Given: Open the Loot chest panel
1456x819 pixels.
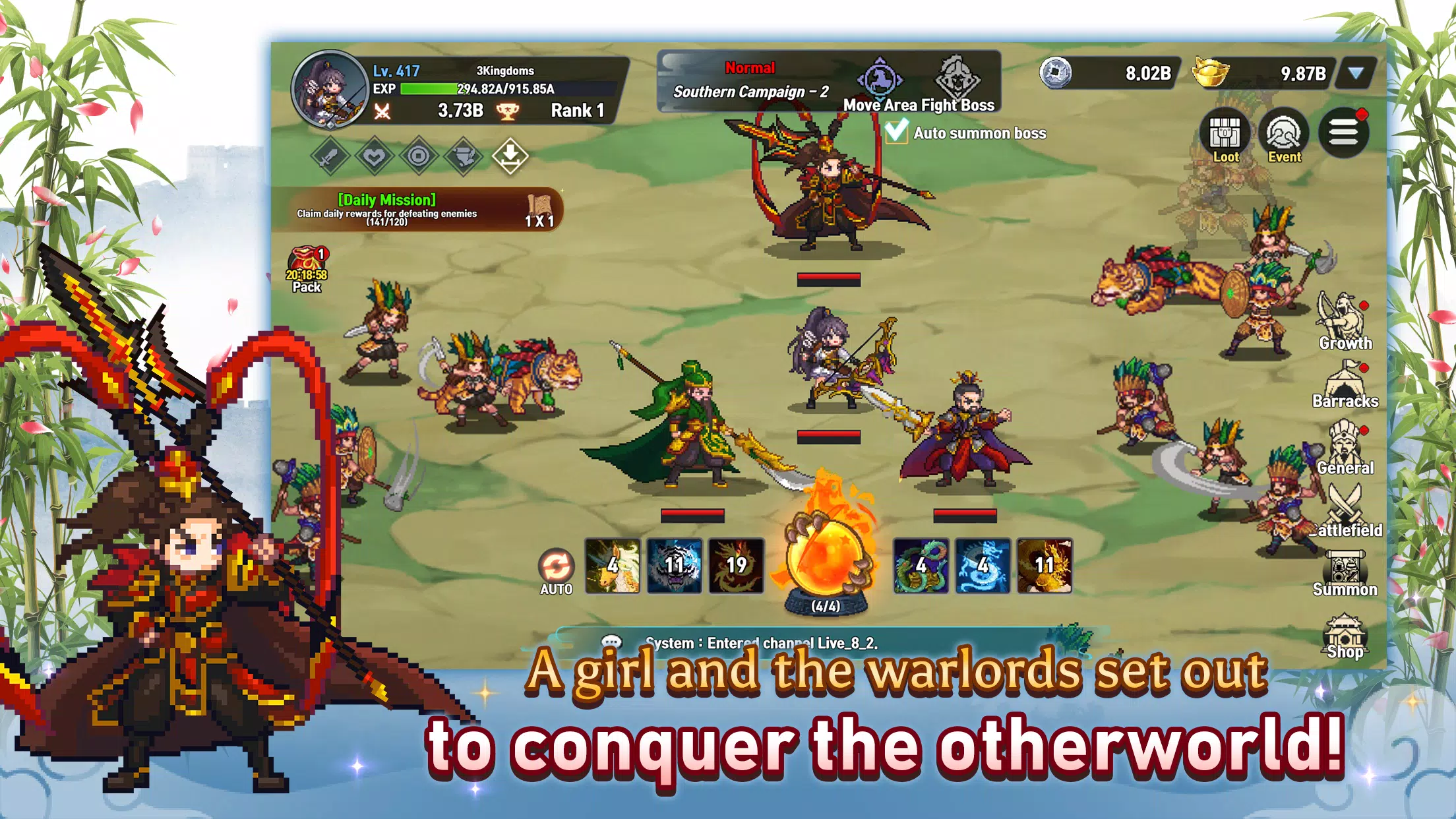Looking at the screenshot, I should [x=1226, y=132].
